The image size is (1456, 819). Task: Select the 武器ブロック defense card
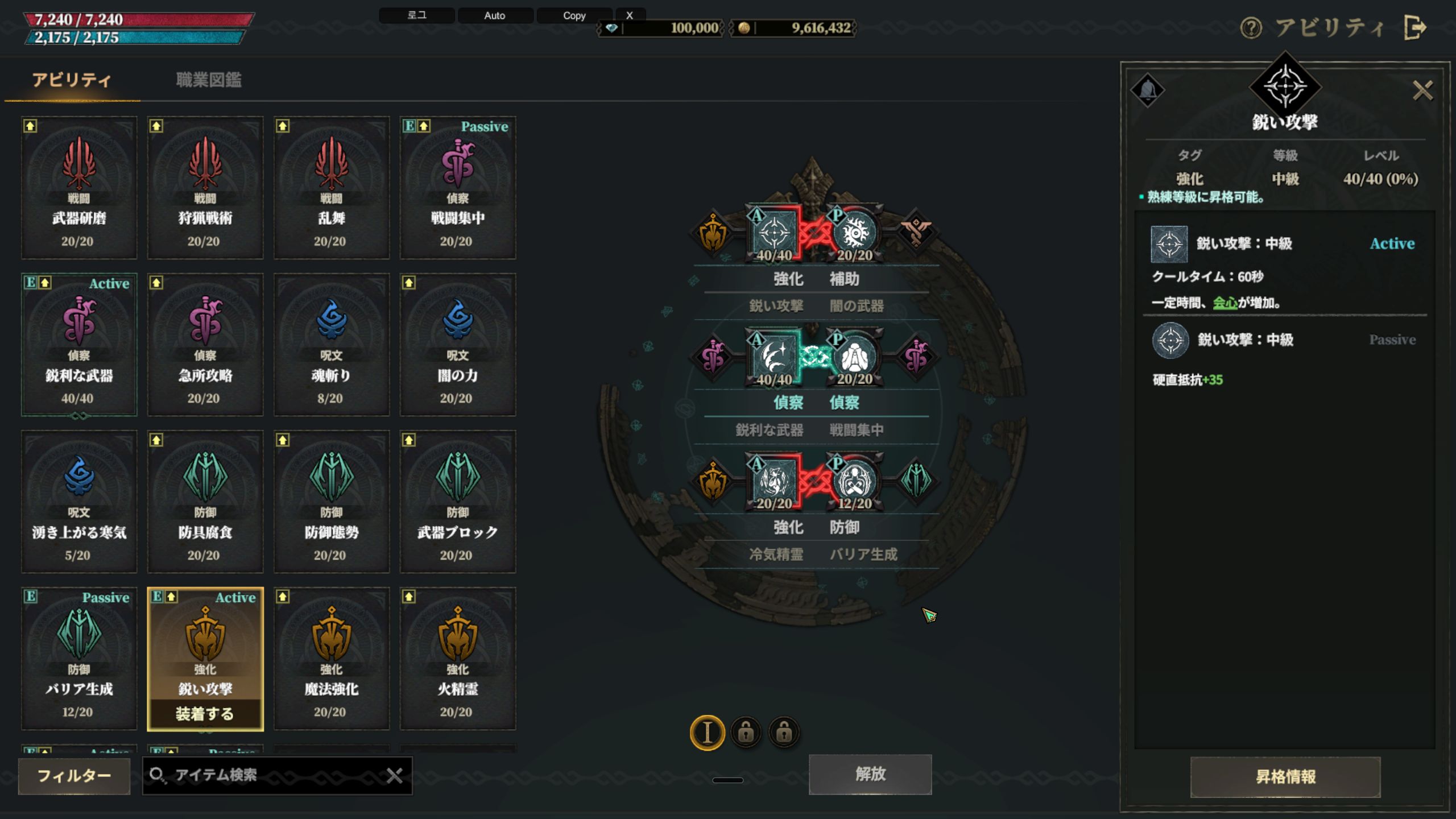[458, 502]
